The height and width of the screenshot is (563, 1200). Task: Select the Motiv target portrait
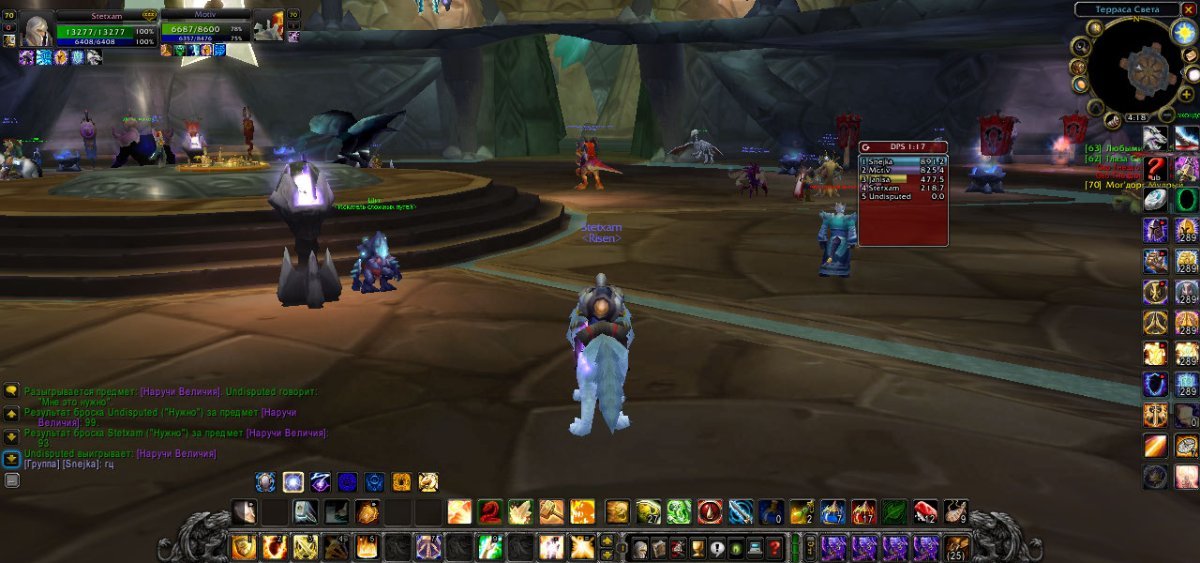(268, 28)
